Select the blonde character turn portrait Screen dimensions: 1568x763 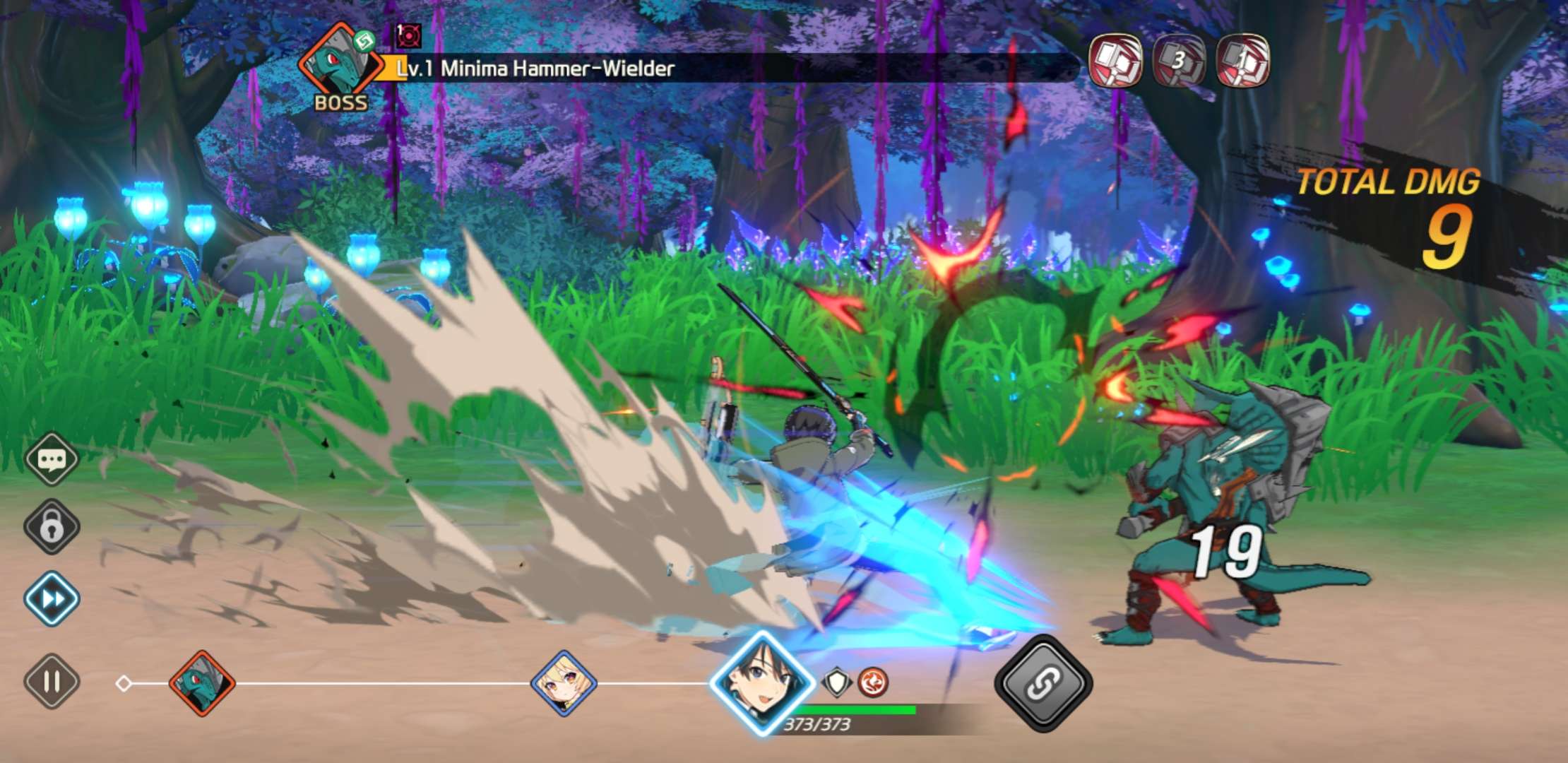564,683
